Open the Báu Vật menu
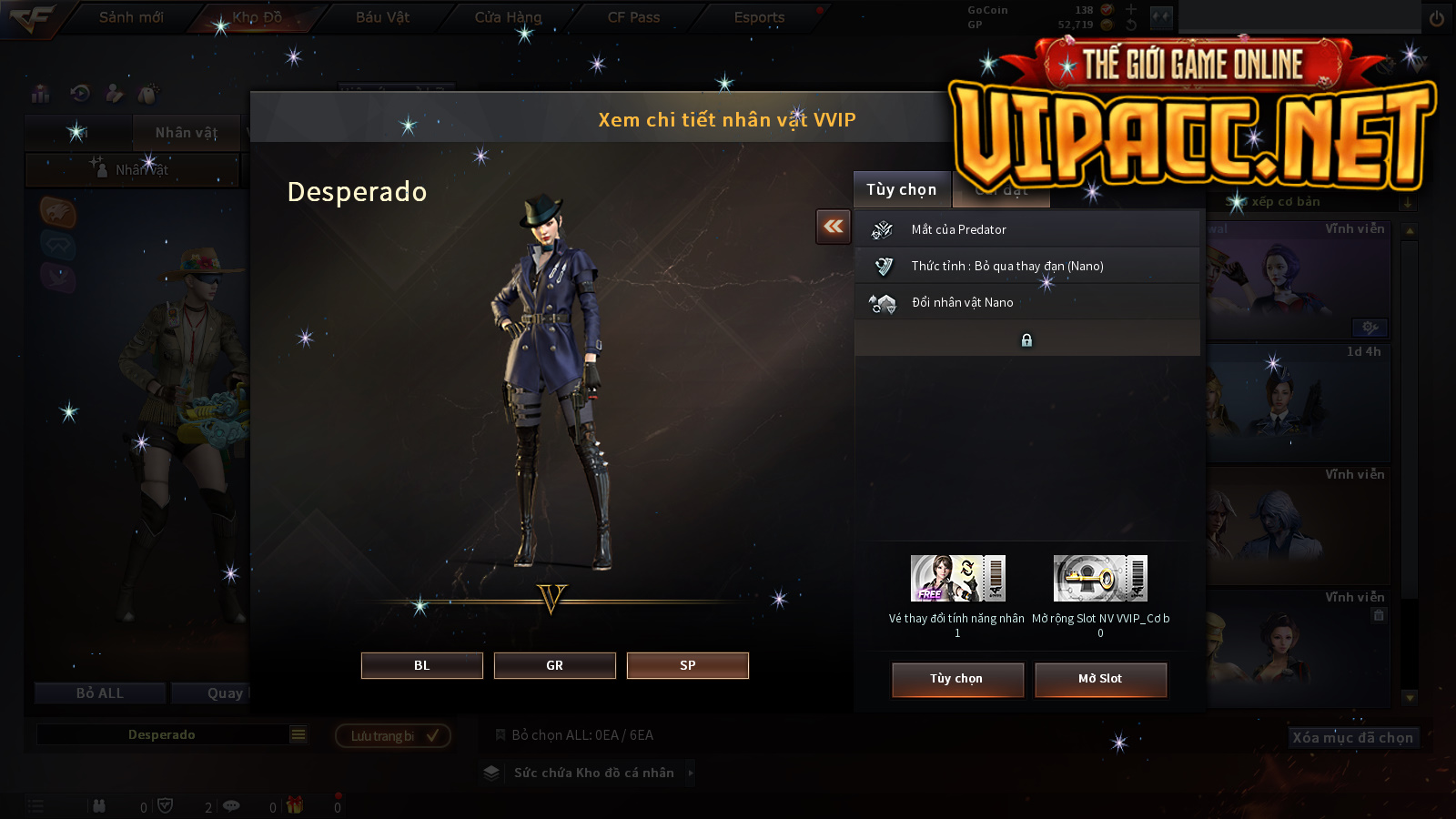The image size is (1456, 819). pos(382,17)
